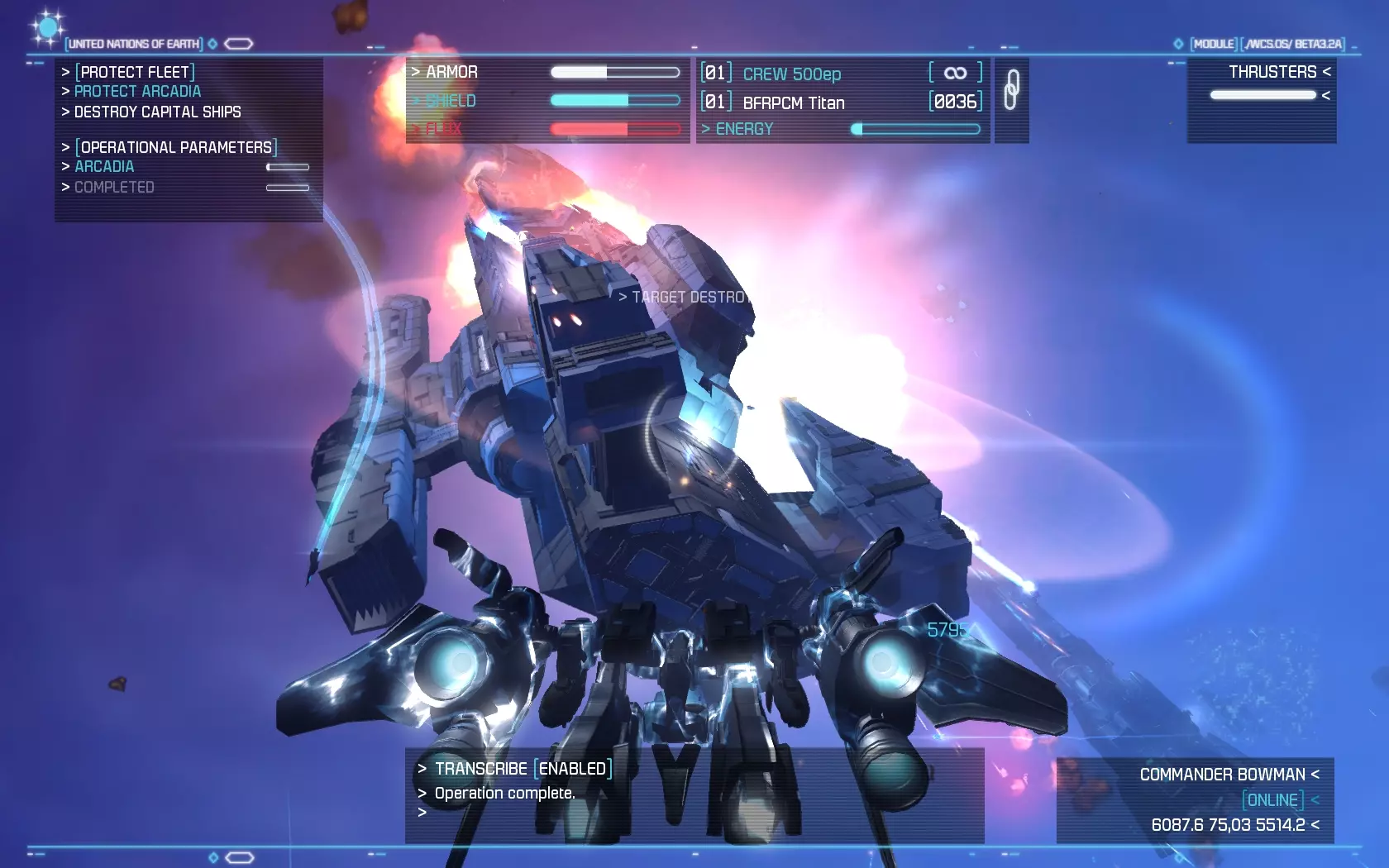1389x868 pixels.
Task: Click the Transcribe Enabled label
Action: click(523, 769)
